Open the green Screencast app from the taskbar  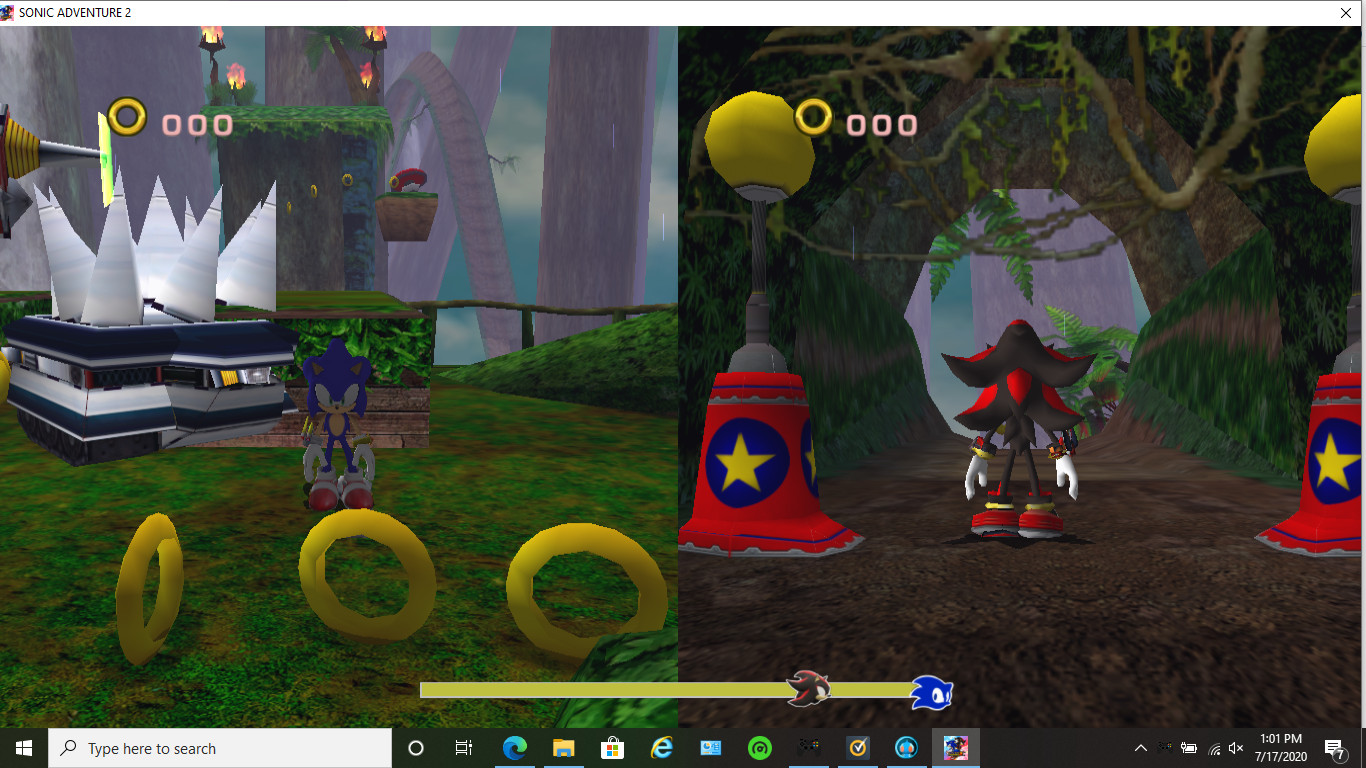[759, 748]
